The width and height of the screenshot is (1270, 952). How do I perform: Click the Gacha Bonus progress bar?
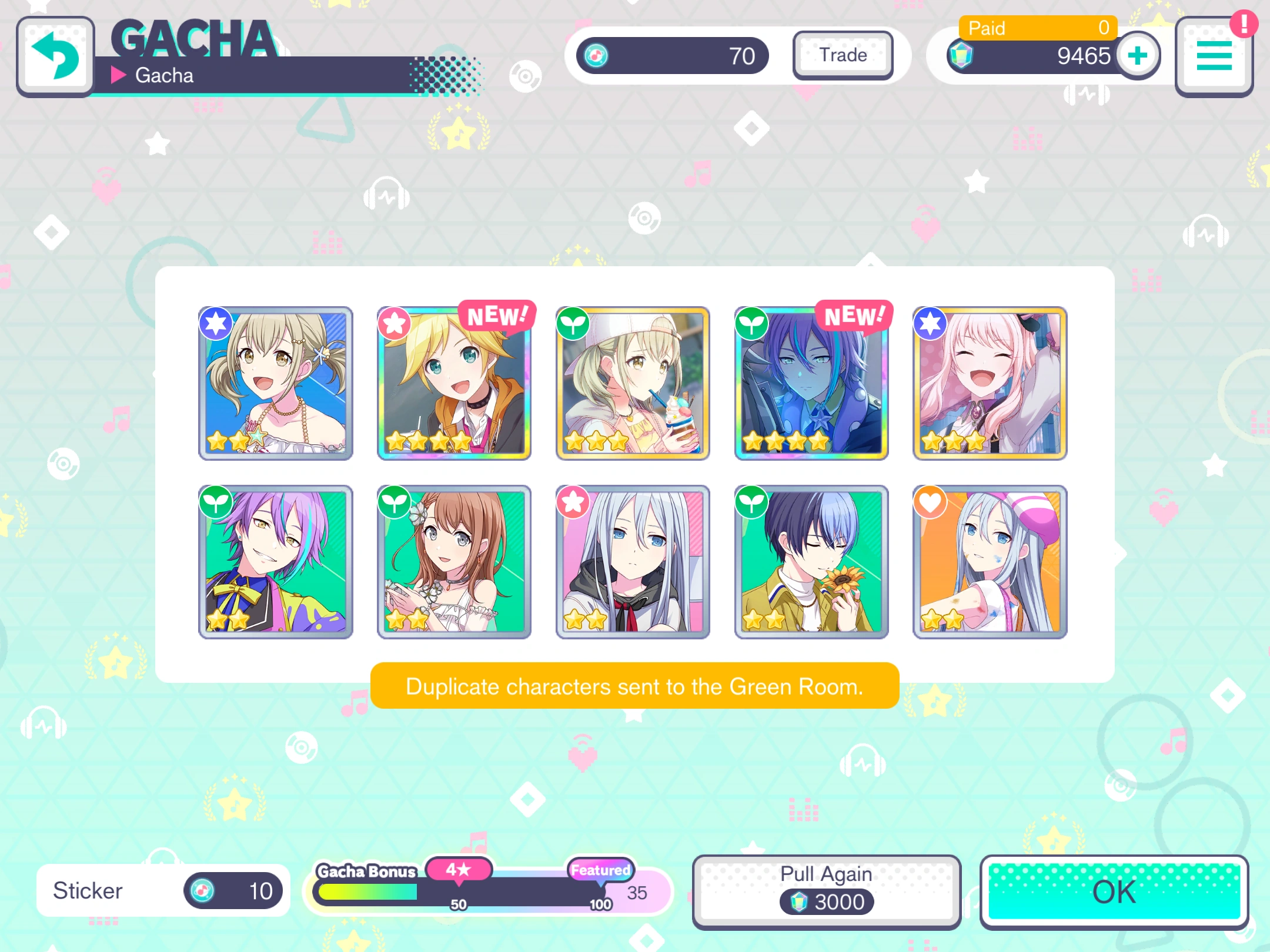pyautogui.click(x=462, y=892)
